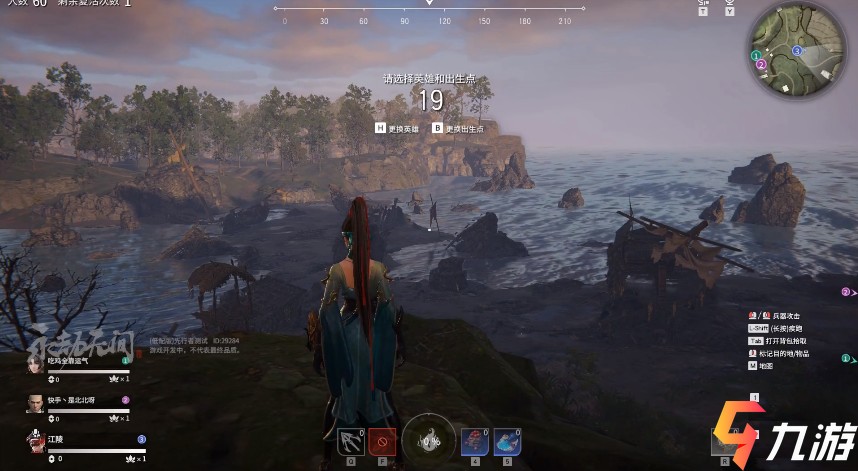Click the blue teammate 3 marker on minimap
858x471 pixels.
click(796, 50)
